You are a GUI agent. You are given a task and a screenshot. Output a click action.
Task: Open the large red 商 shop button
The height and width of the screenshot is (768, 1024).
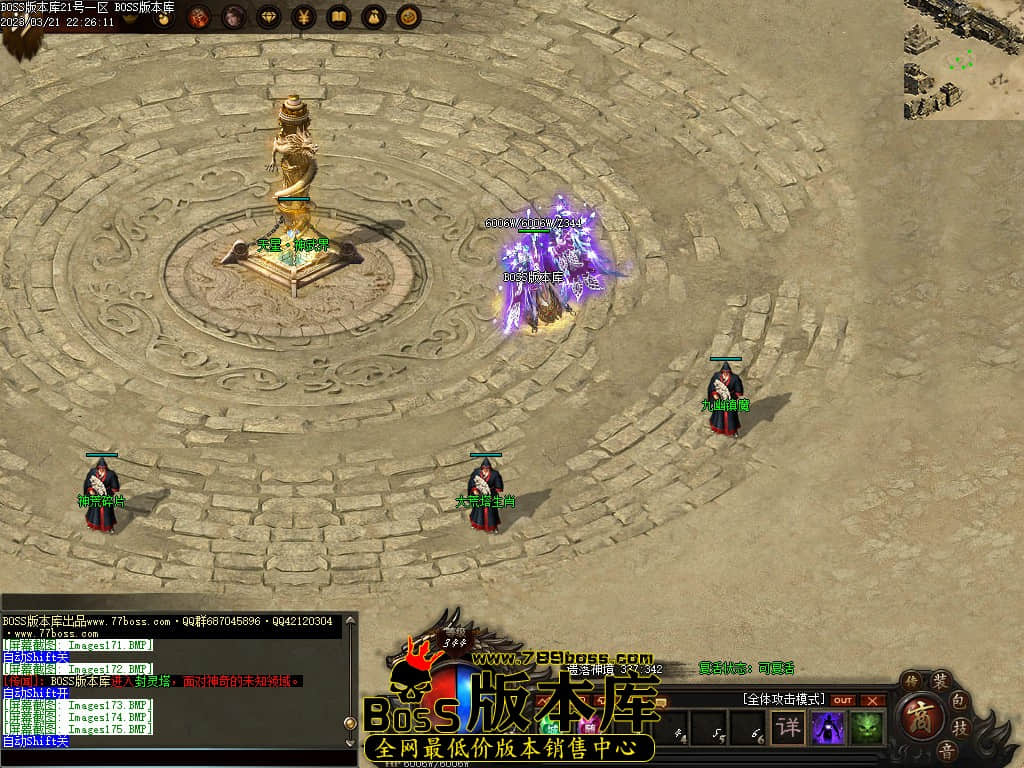pos(918,718)
